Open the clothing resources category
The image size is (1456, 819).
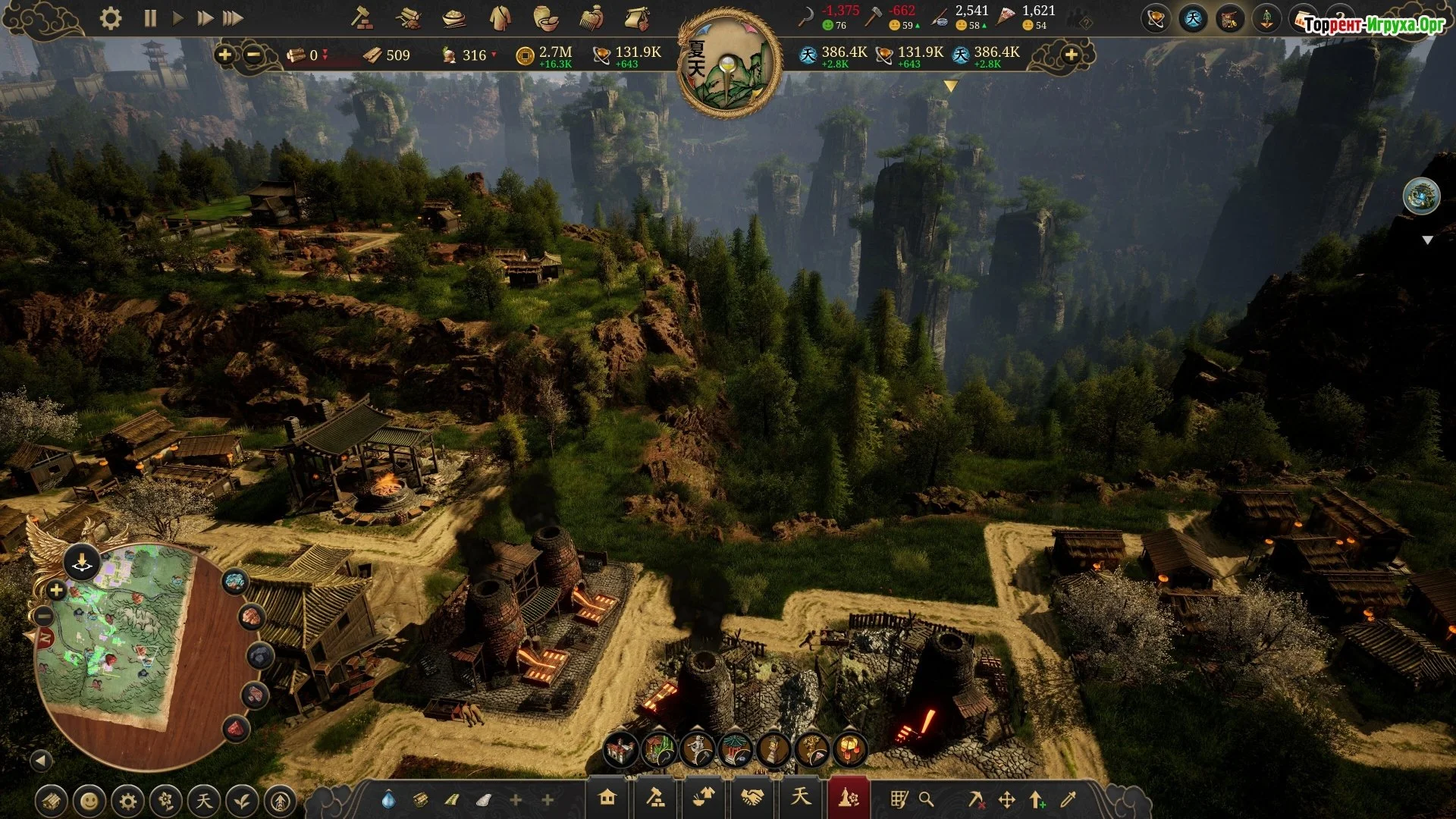click(x=500, y=18)
